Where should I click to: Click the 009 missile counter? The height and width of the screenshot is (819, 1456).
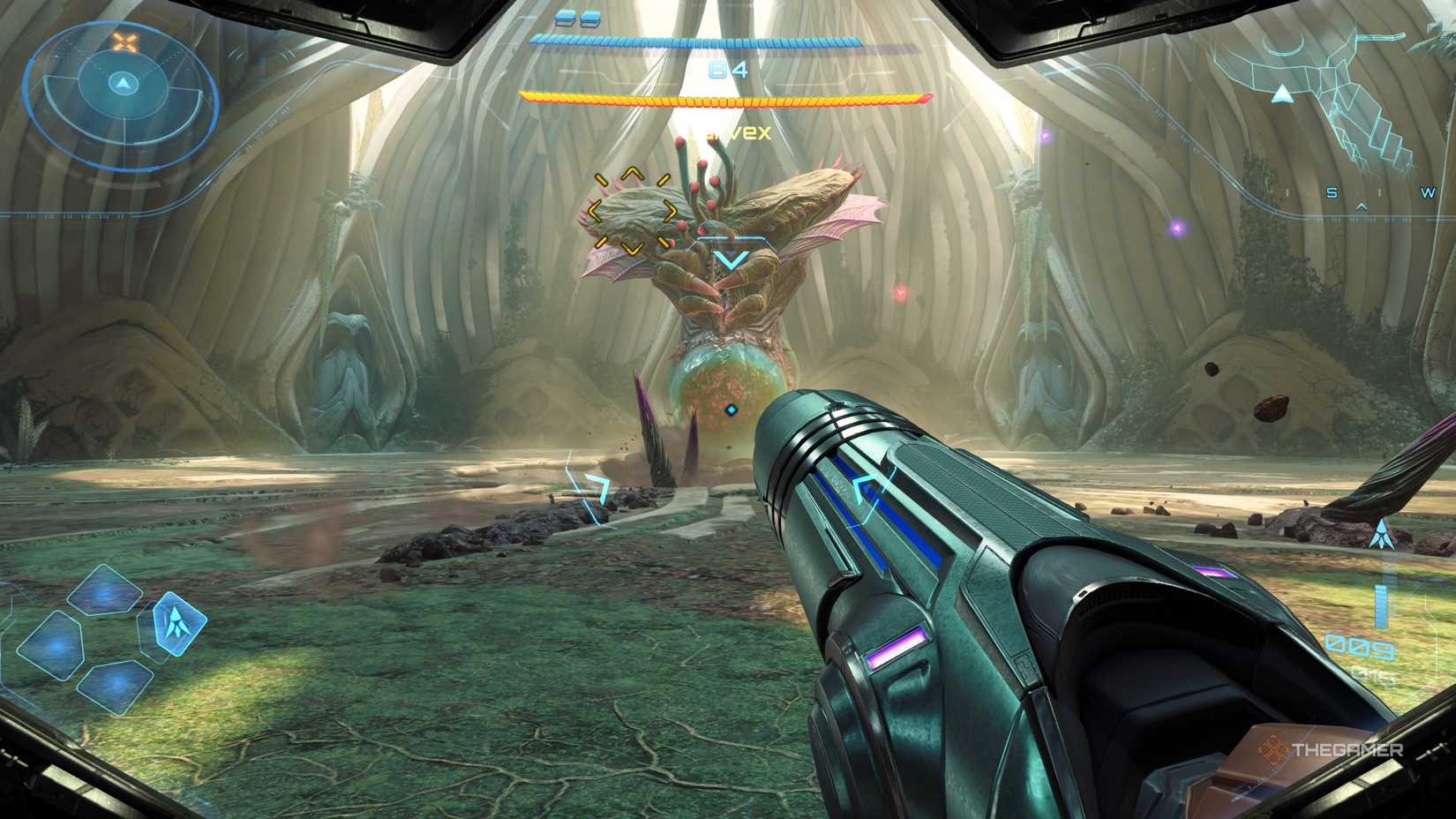click(x=1359, y=647)
